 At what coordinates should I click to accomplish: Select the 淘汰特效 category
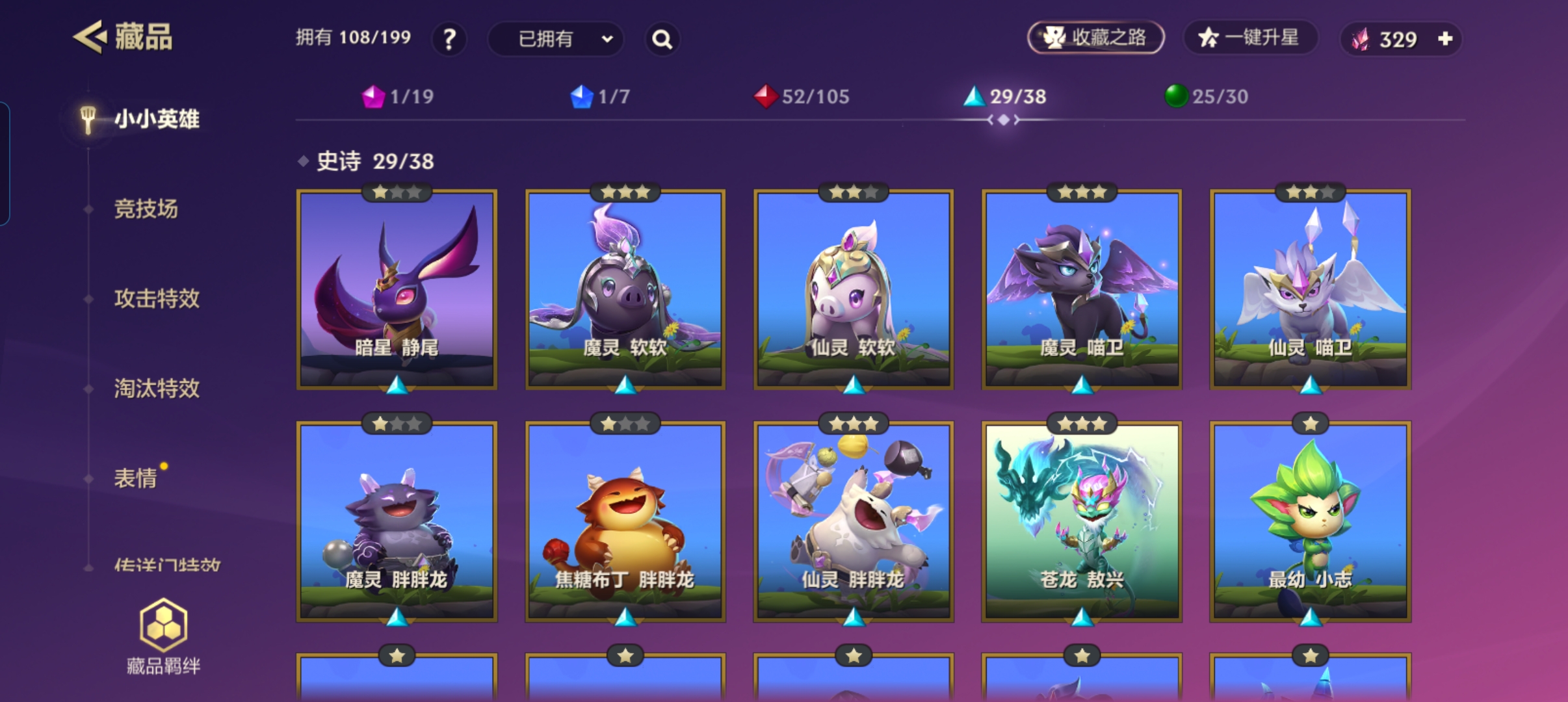[x=157, y=389]
